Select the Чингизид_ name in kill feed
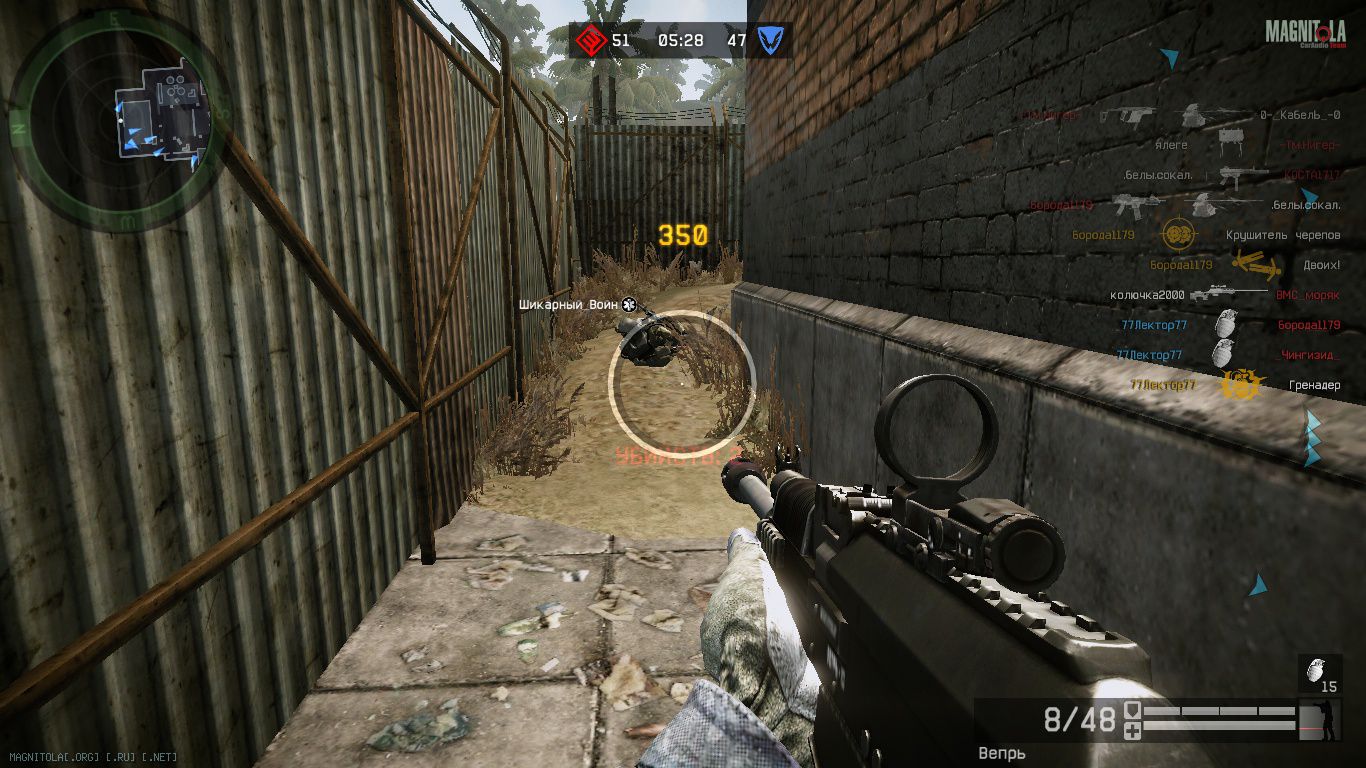The image size is (1366, 768). pos(1309,355)
